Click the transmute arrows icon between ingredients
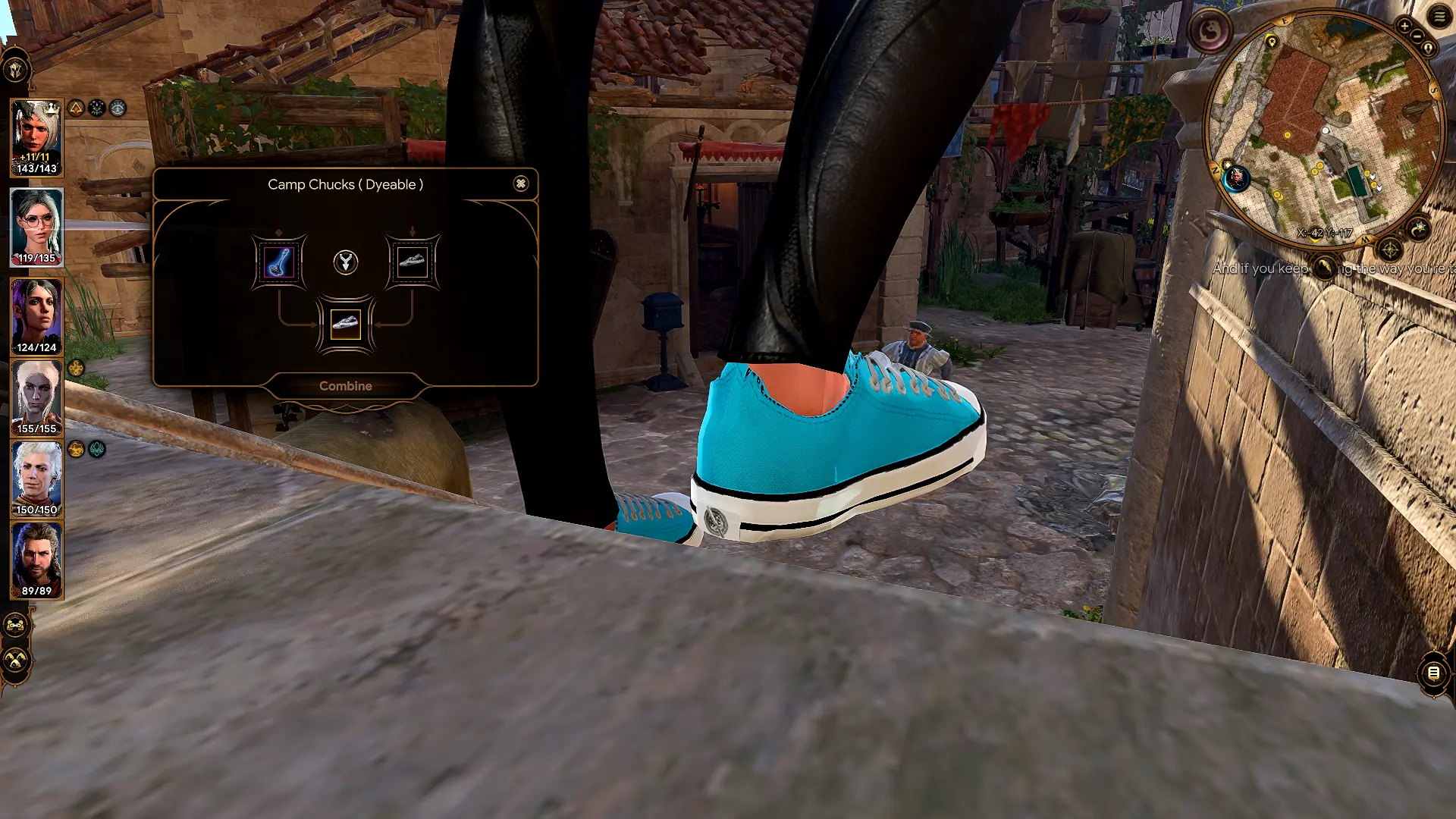Image resolution: width=1456 pixels, height=819 pixels. pyautogui.click(x=345, y=263)
